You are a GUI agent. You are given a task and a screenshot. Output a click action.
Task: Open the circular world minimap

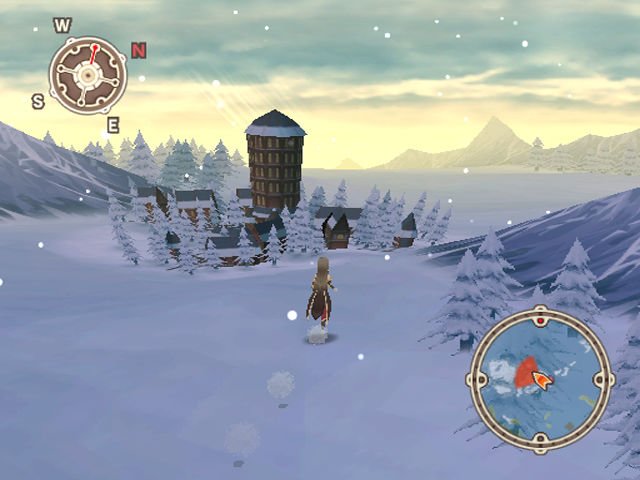540,380
